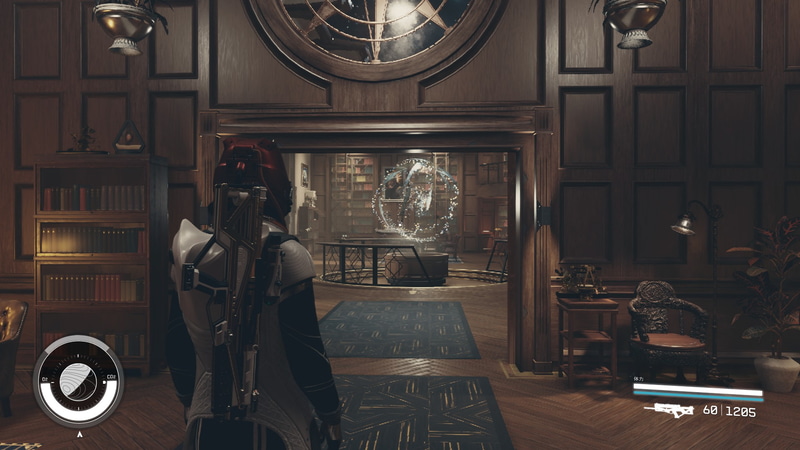Image resolution: width=800 pixels, height=450 pixels.
Task: Select the equipped rifle weapon icon
Action: [669, 410]
